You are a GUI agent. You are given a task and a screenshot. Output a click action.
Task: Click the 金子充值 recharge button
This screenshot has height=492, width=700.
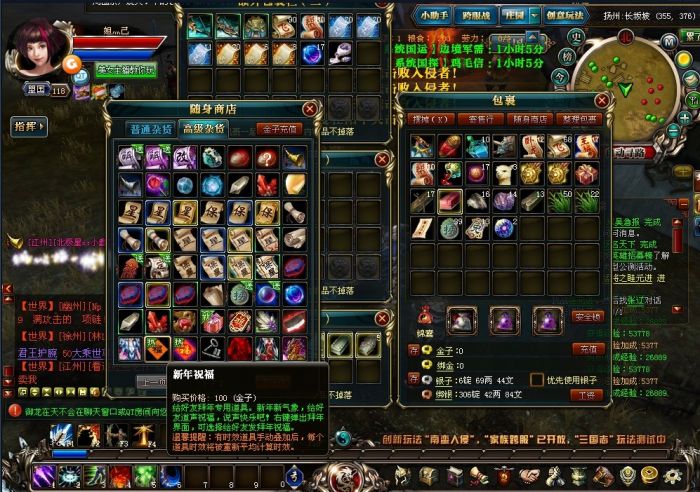(x=278, y=129)
